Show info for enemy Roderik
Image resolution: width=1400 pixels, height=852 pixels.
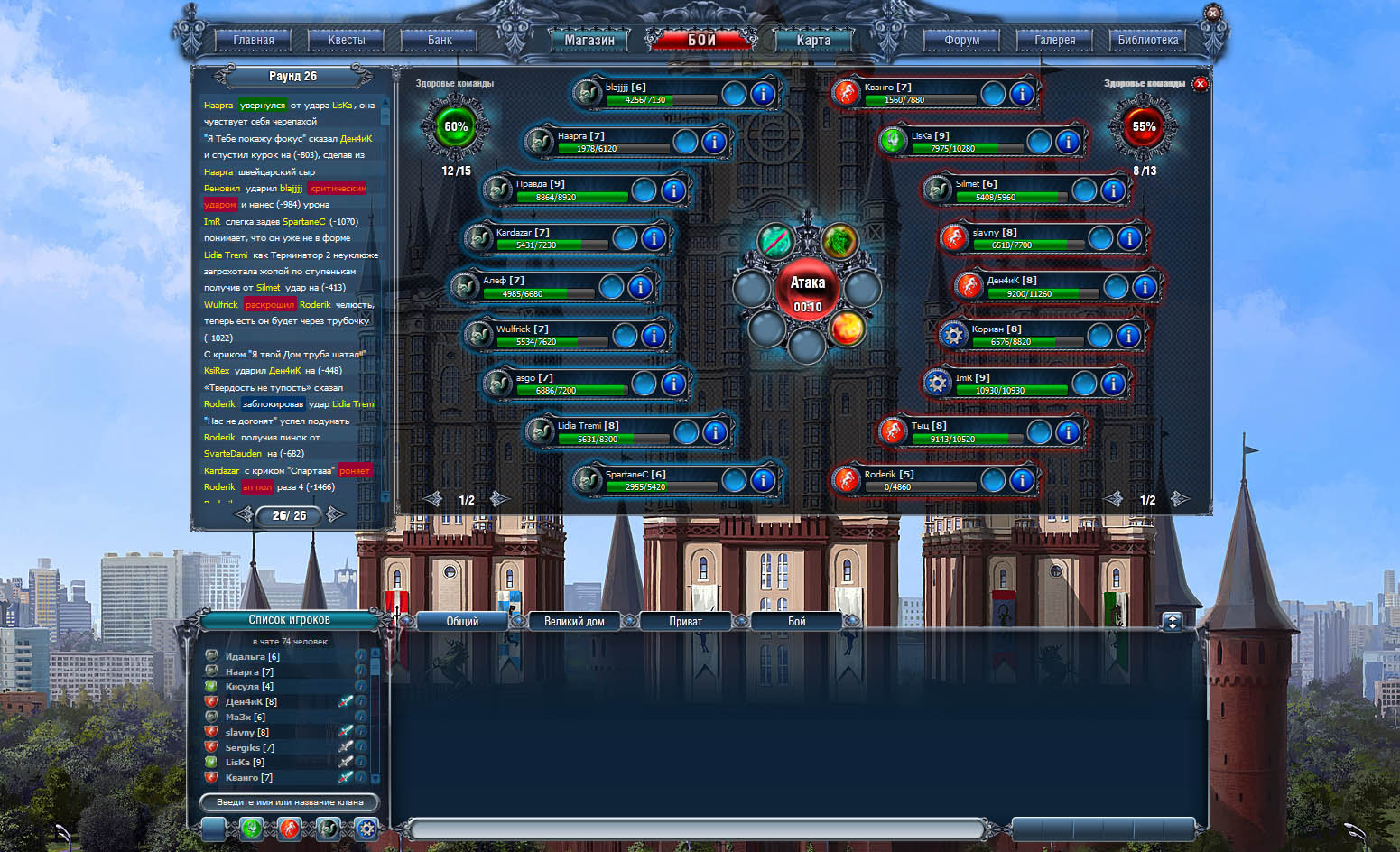1022,480
